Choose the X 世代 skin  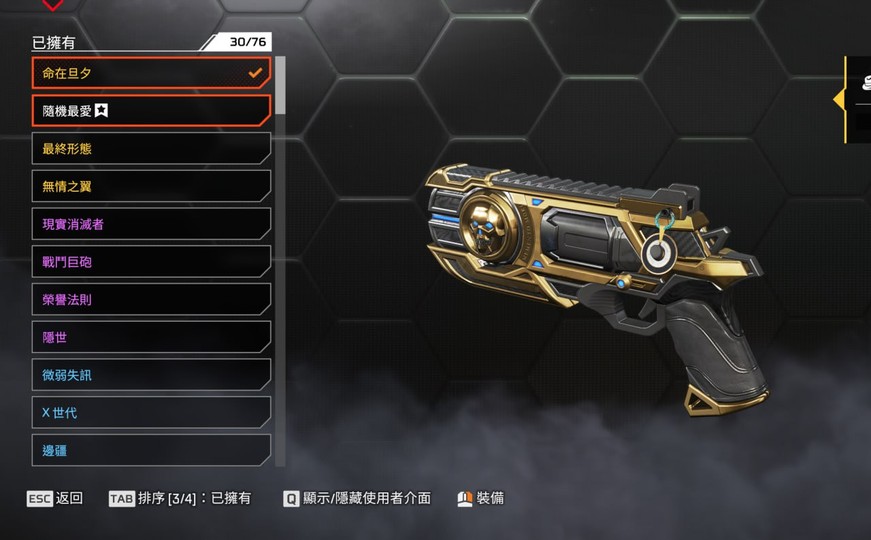click(x=151, y=413)
